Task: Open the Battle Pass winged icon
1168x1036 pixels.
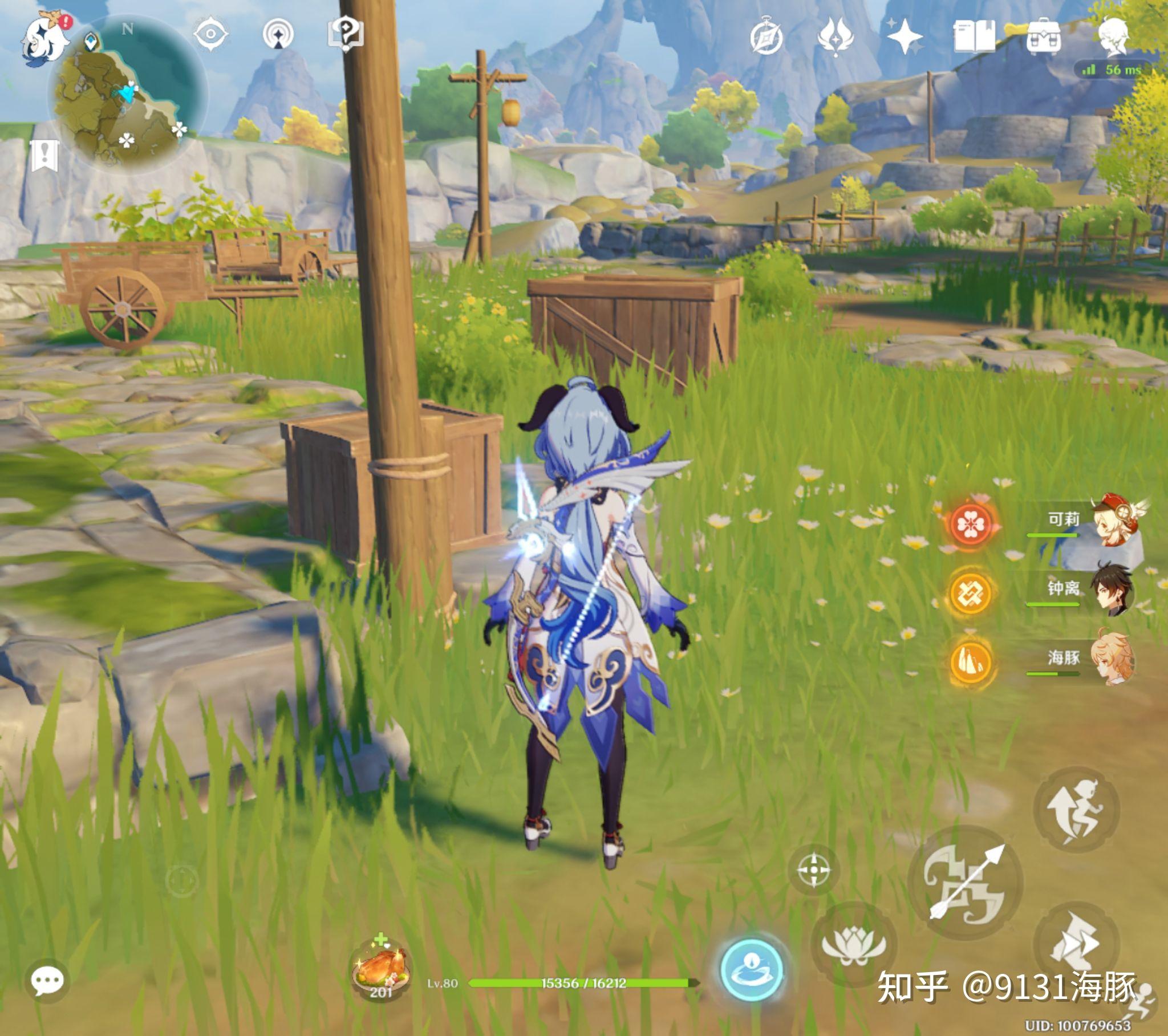Action: 836,37
